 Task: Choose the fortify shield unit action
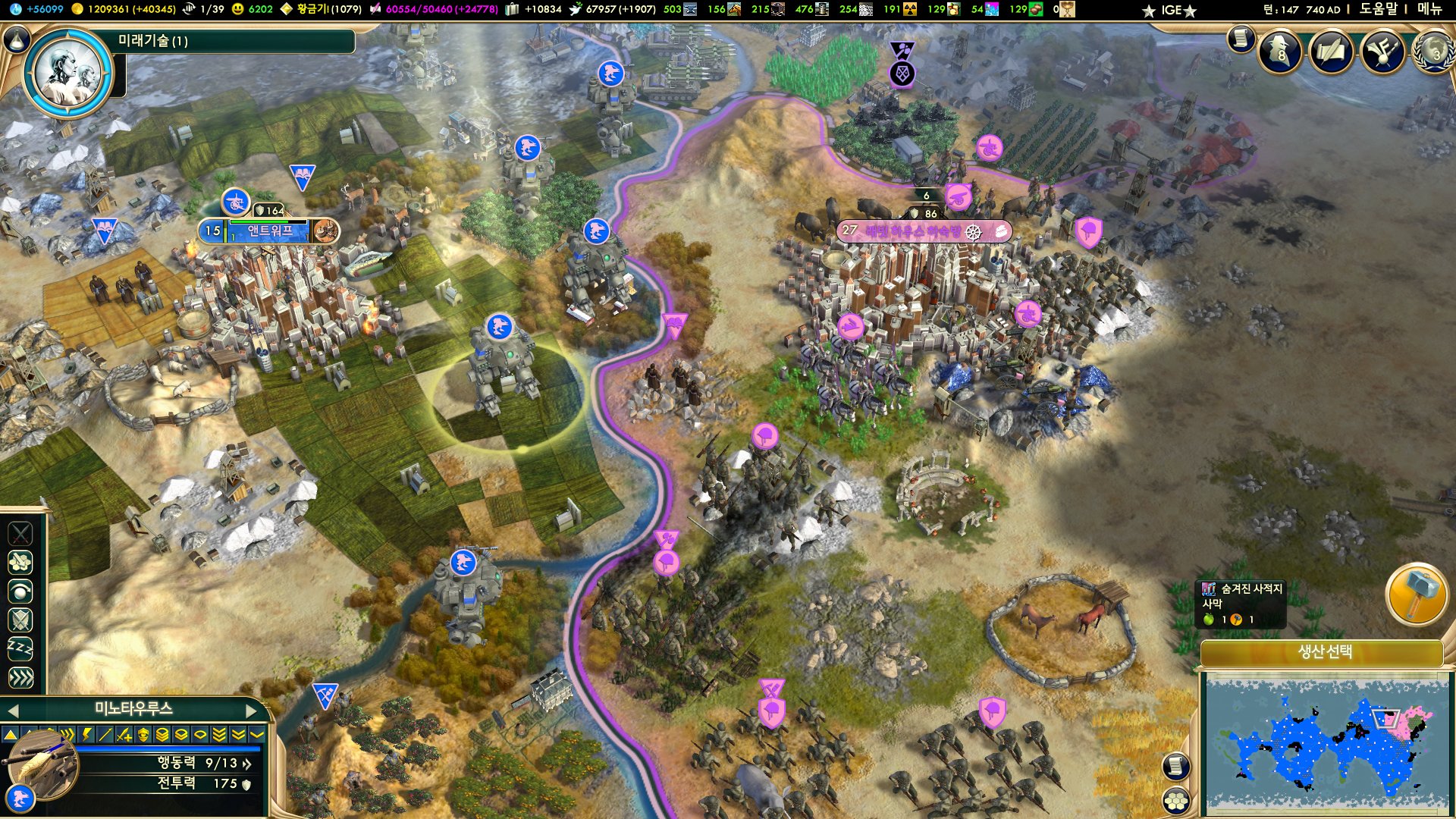(20, 620)
